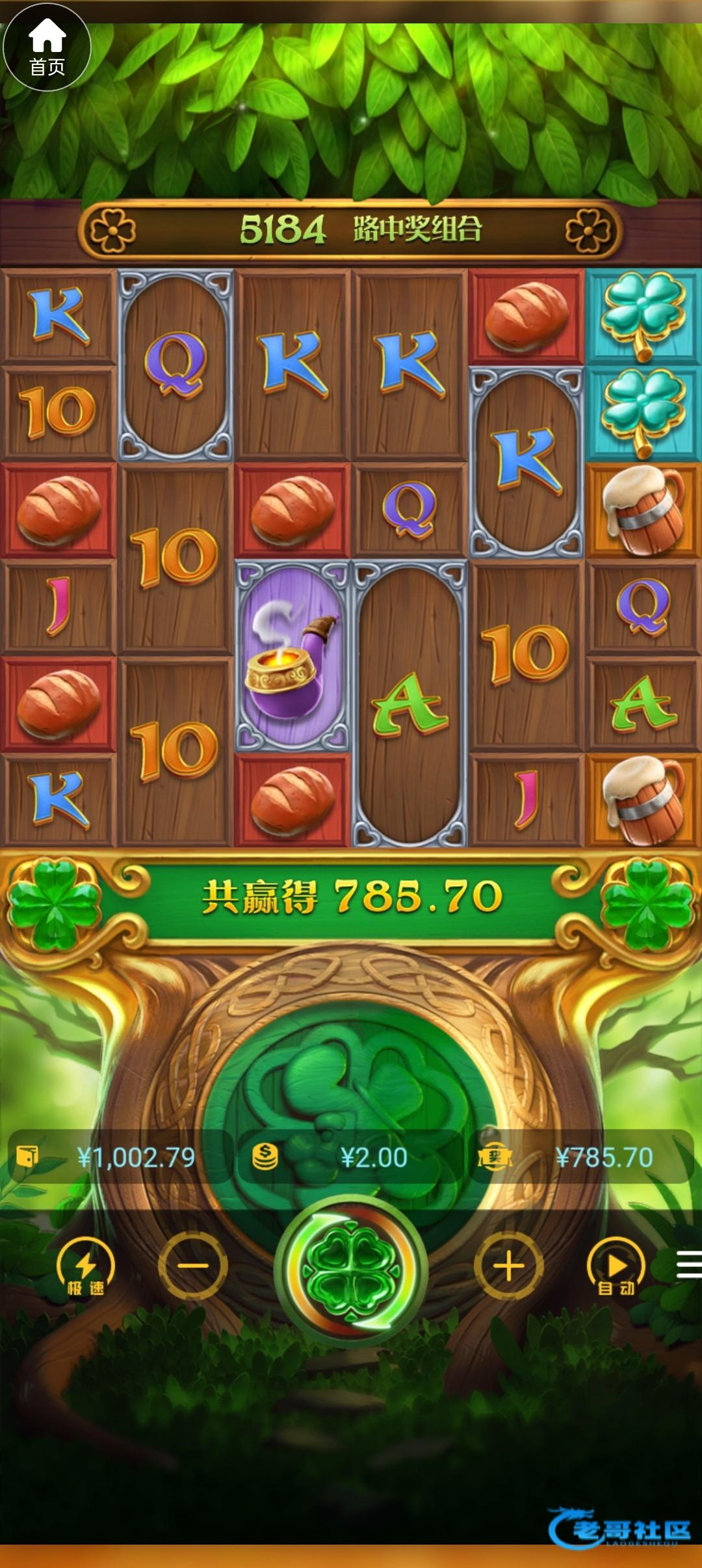
Task: Toggle the 极速 turbo spin mode
Action: pos(85,1267)
